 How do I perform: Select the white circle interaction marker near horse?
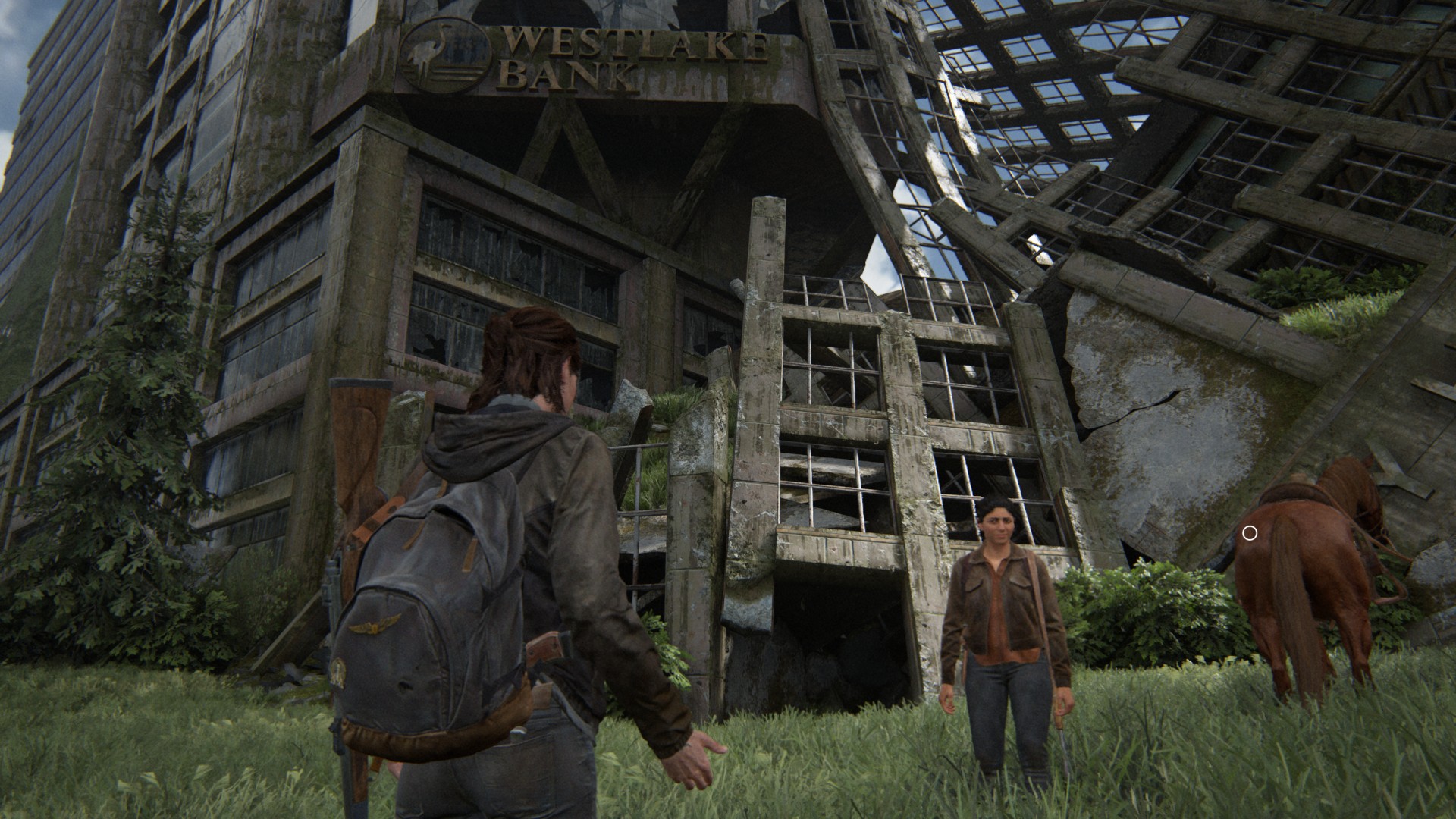point(1250,534)
